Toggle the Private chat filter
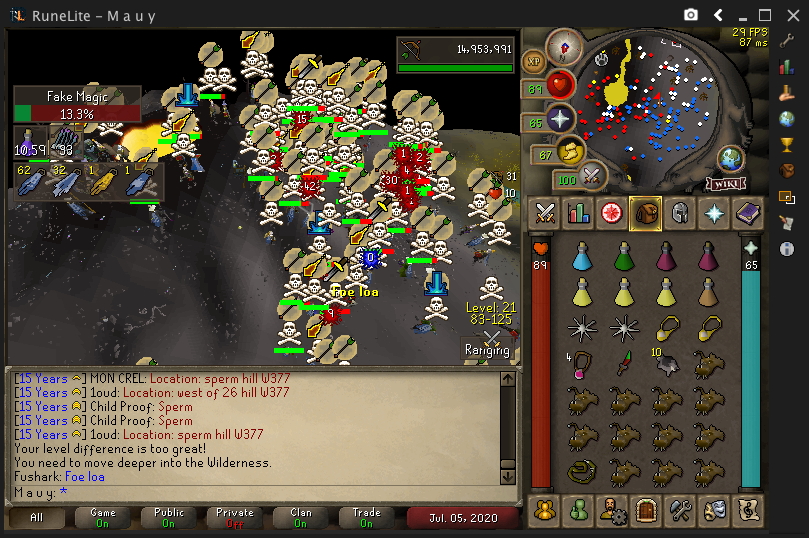This screenshot has width=809, height=538. [235, 517]
